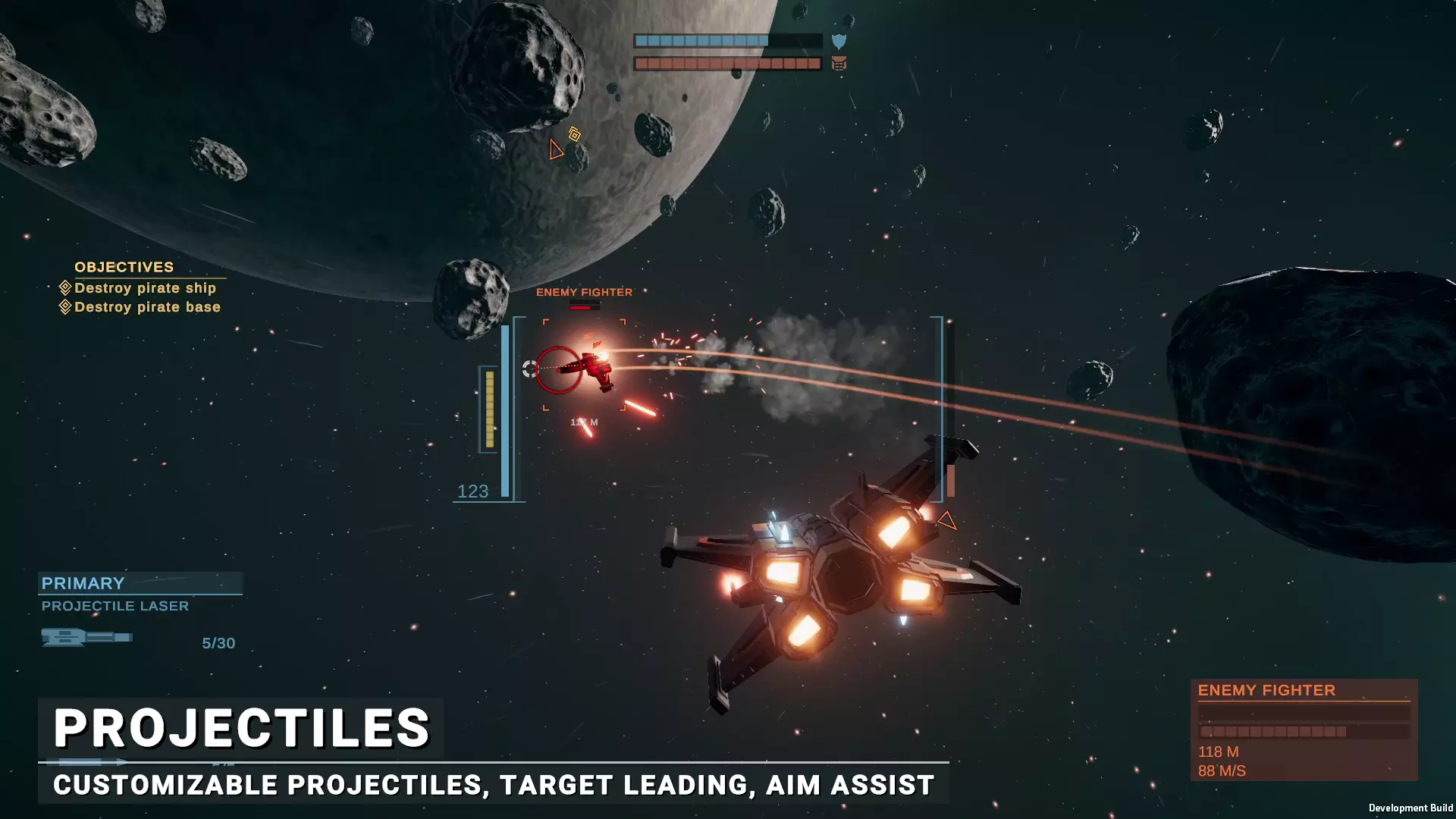Select the Destroy pirate ship objective

coord(145,288)
